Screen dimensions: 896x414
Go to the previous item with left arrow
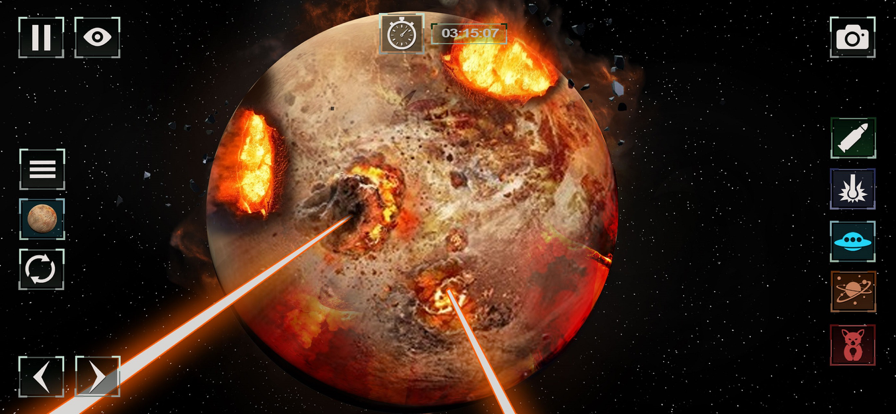[41, 377]
